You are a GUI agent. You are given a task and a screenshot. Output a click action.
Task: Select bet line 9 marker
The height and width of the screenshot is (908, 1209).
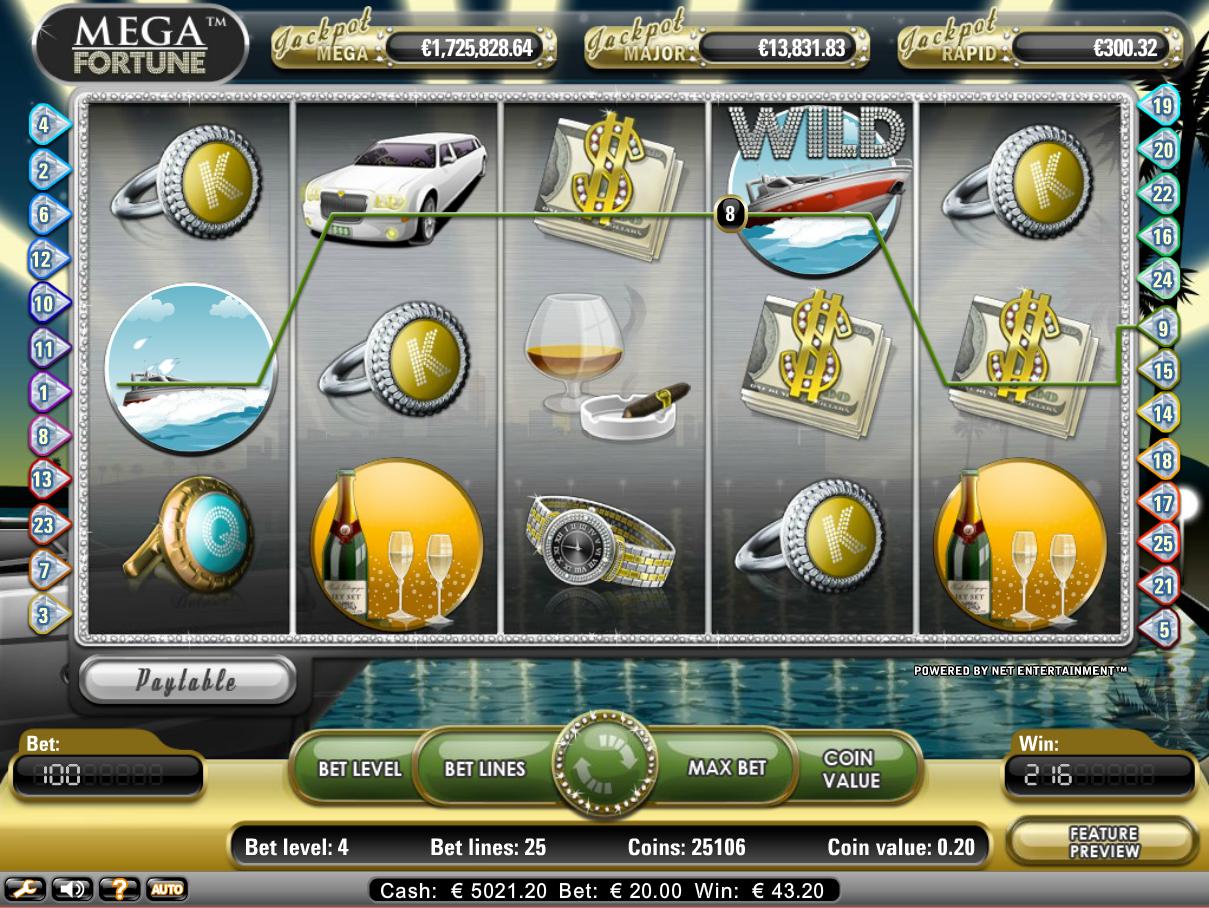click(x=1162, y=327)
